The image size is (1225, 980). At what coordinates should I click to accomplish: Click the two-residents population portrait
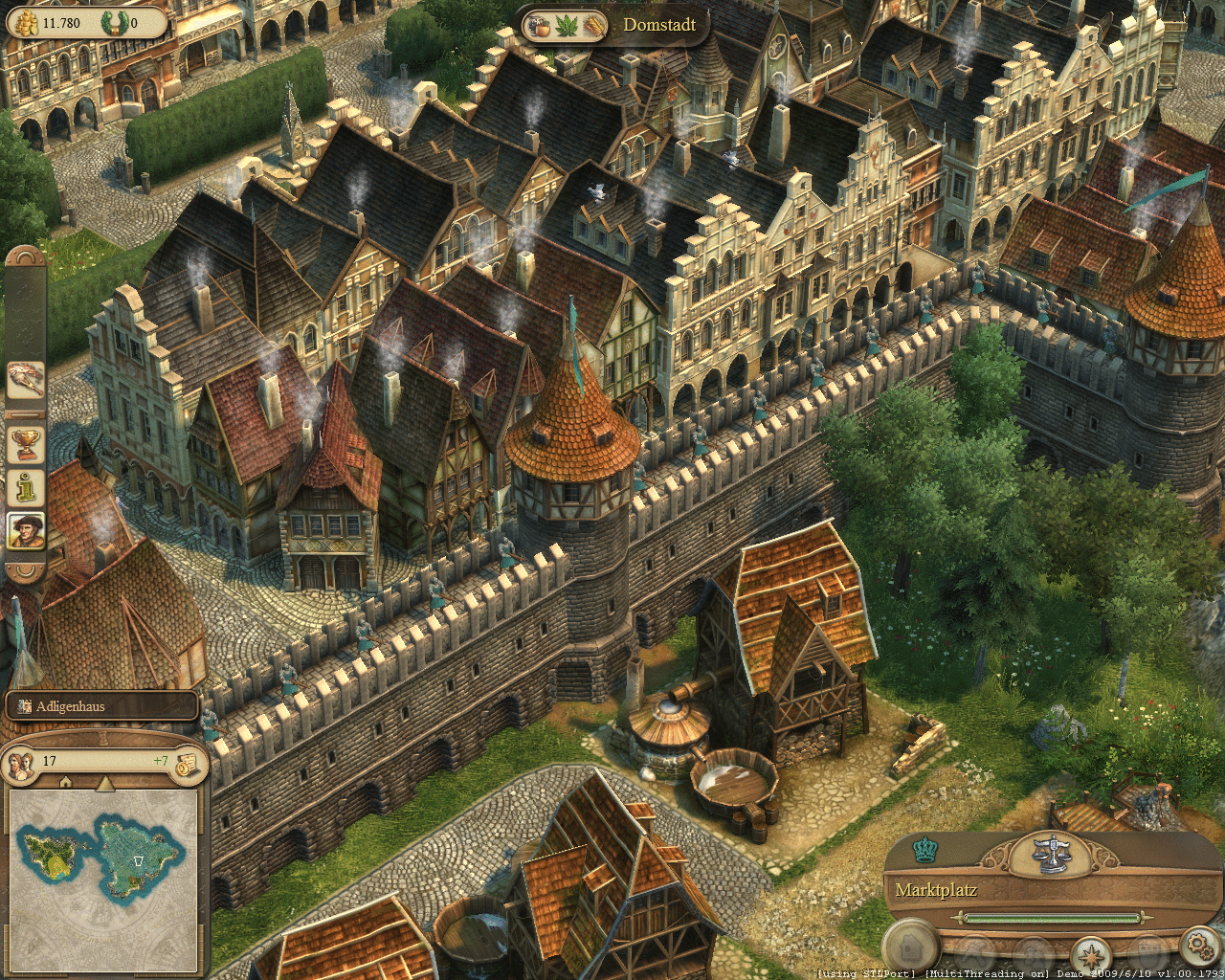point(19,761)
